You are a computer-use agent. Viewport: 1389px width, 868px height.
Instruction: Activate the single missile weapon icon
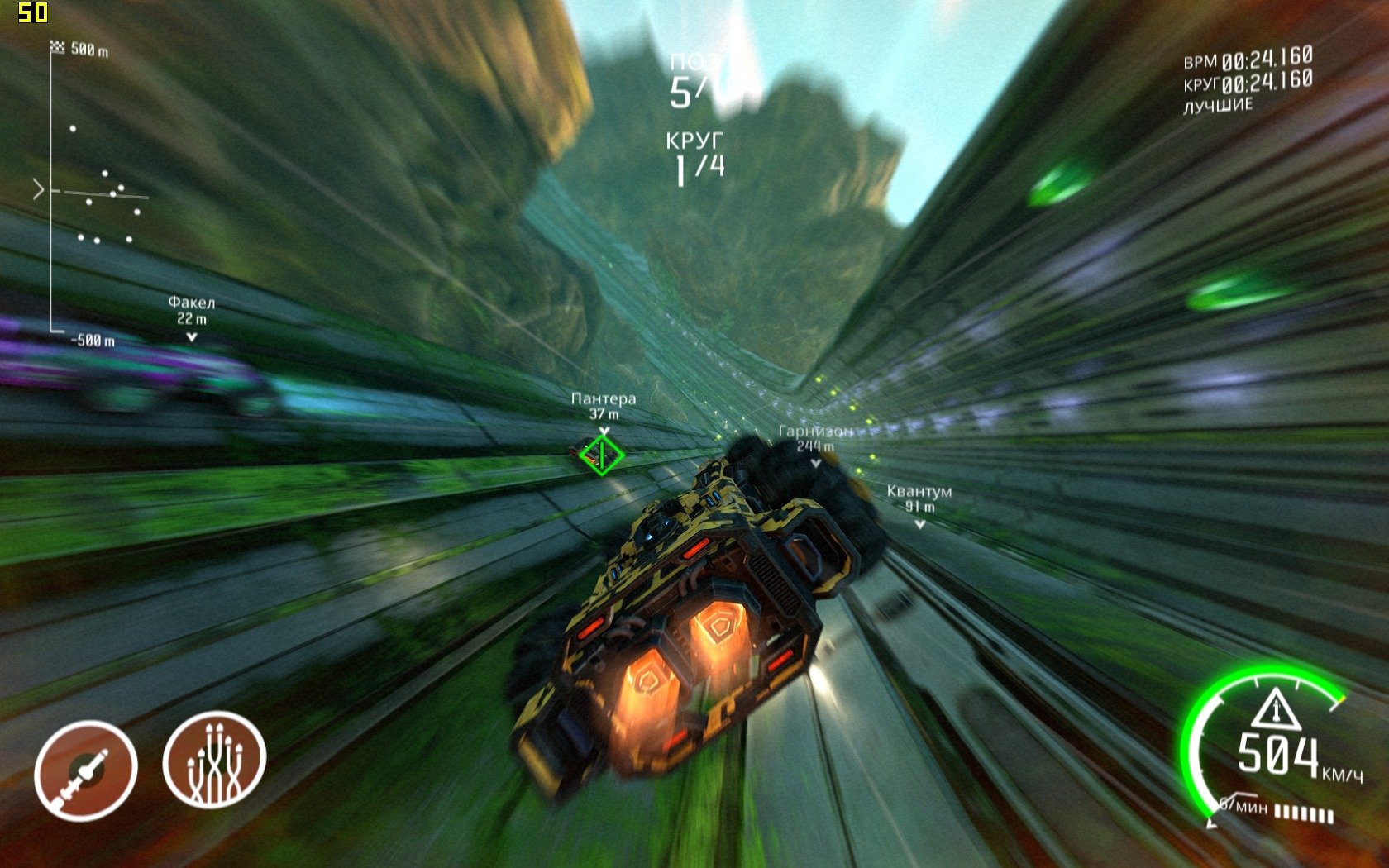click(85, 770)
